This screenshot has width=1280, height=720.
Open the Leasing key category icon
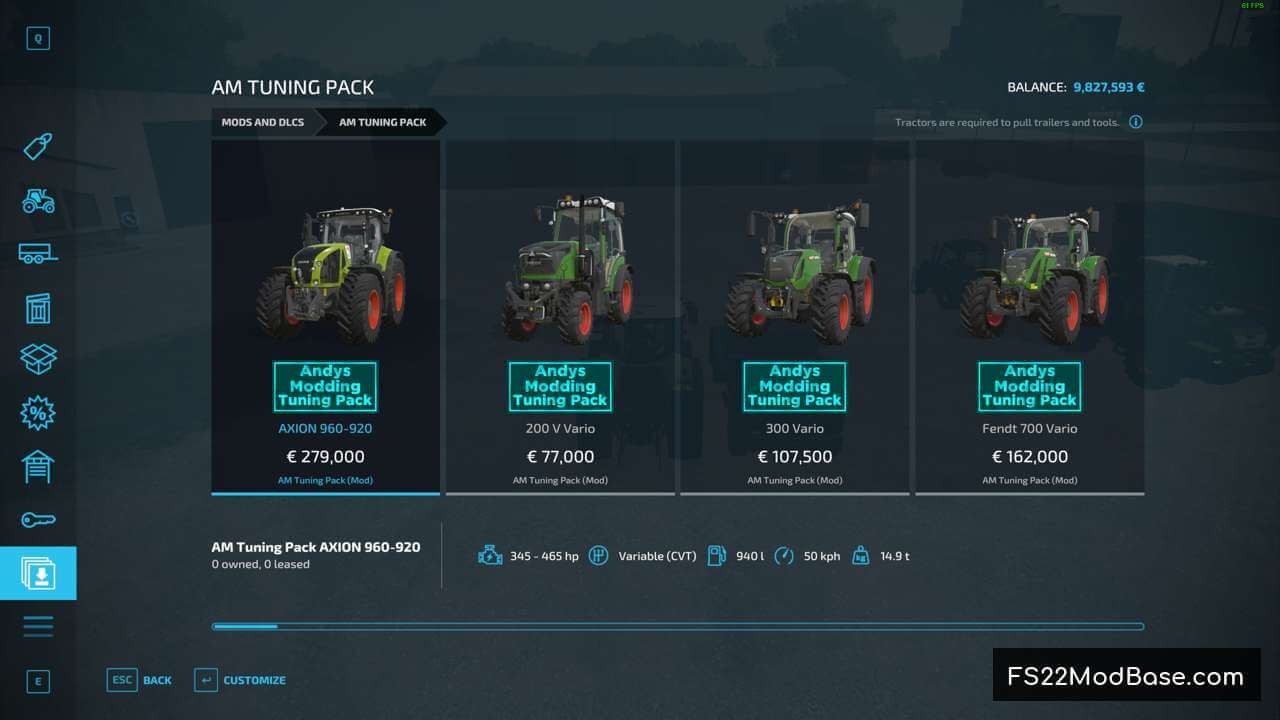point(38,519)
